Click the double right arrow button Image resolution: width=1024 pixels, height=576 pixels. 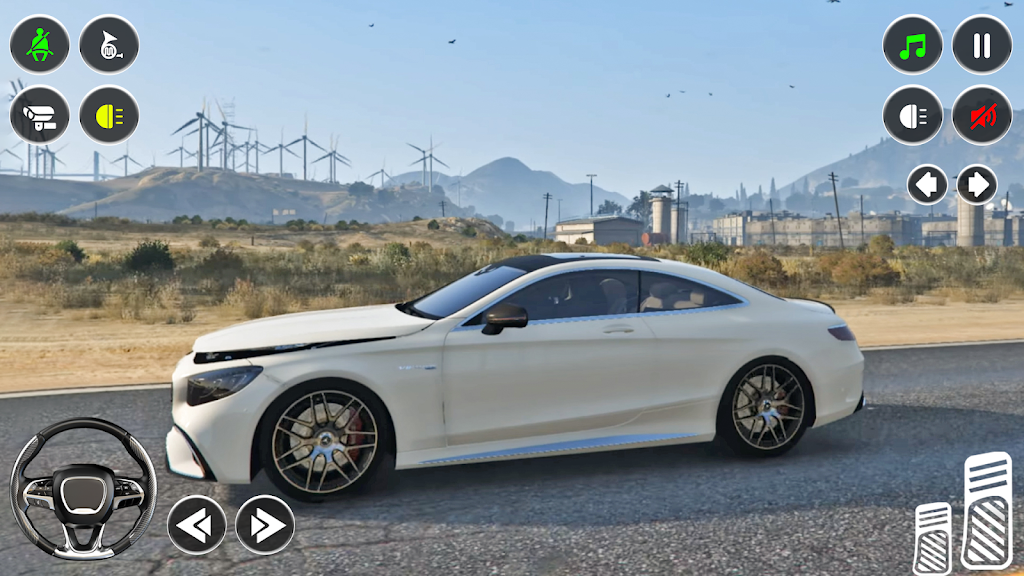[265, 525]
